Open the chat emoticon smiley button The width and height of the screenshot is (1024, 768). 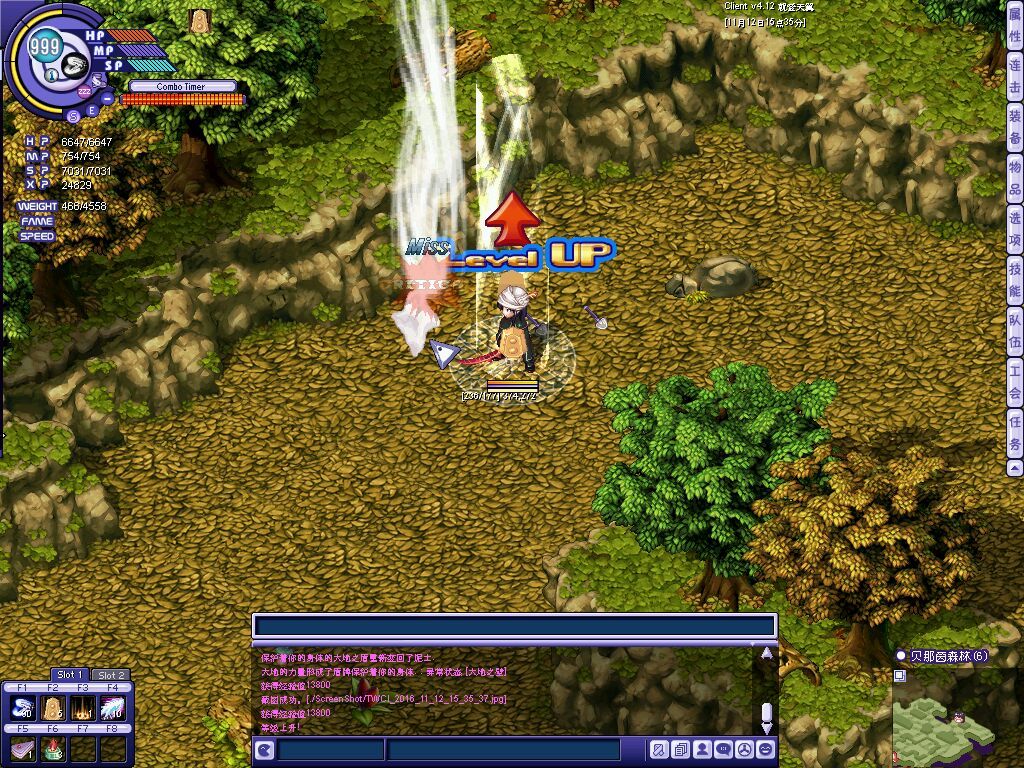[x=766, y=749]
